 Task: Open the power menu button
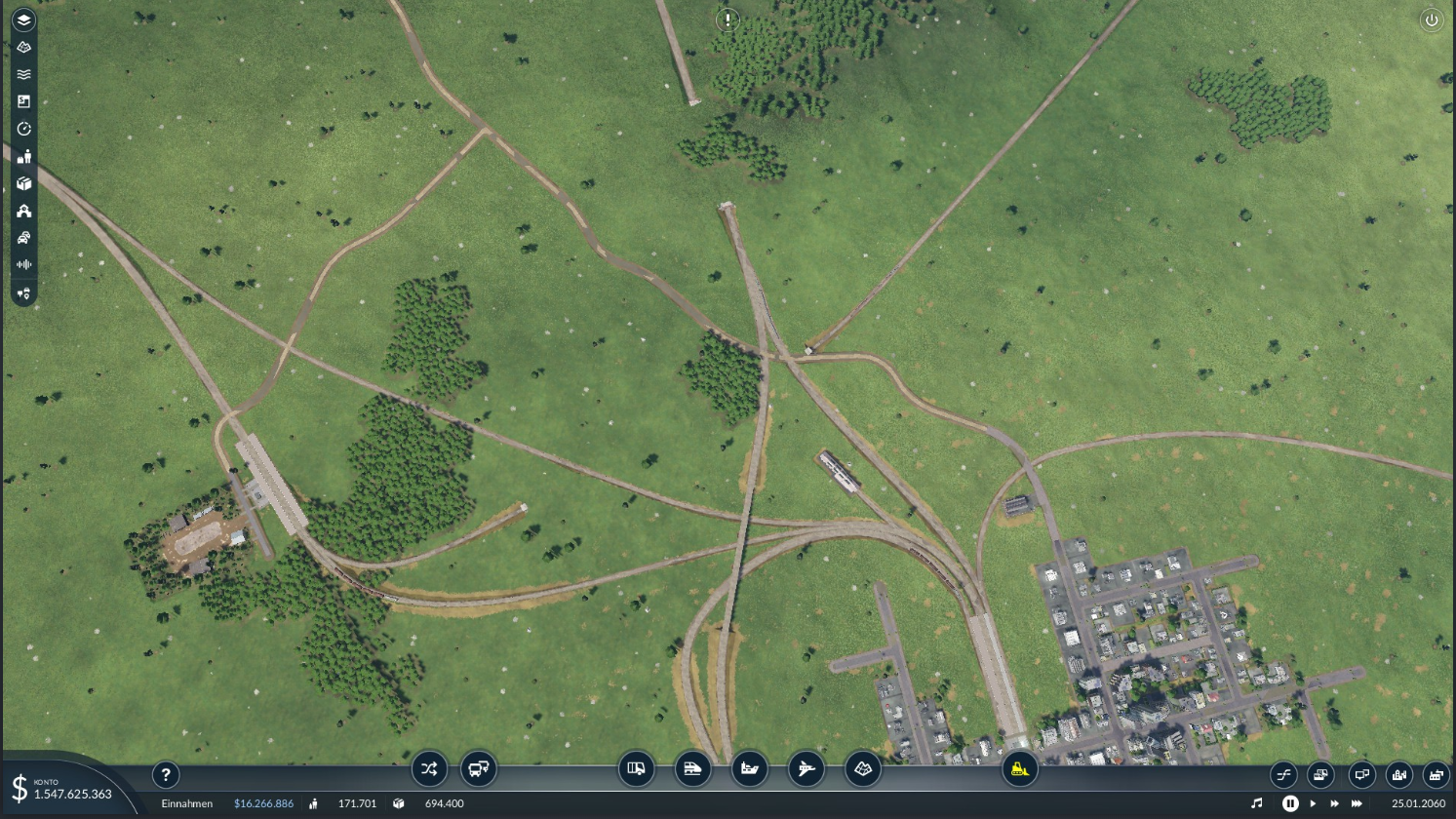(1431, 19)
